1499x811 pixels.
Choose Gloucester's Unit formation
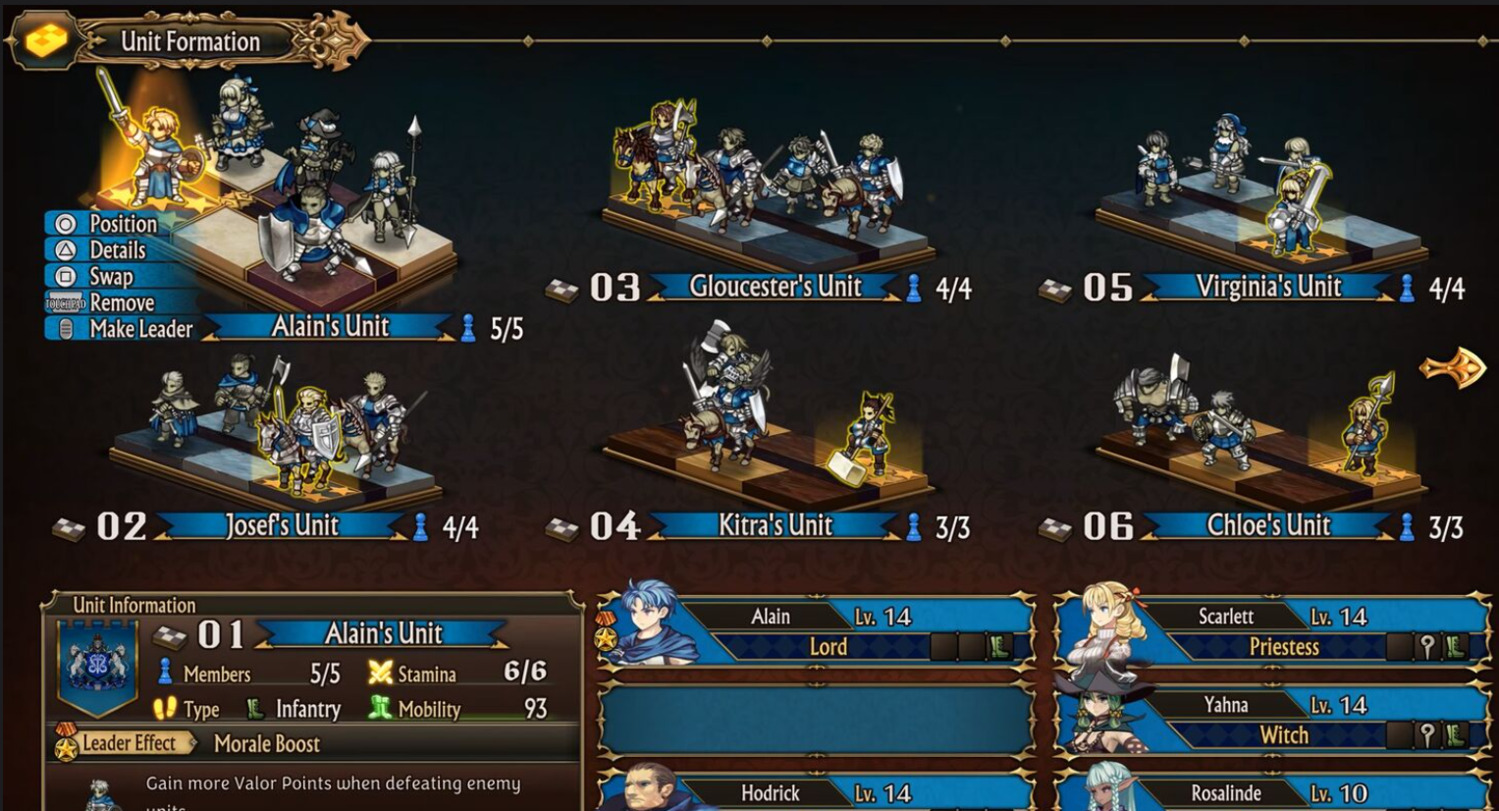click(774, 288)
